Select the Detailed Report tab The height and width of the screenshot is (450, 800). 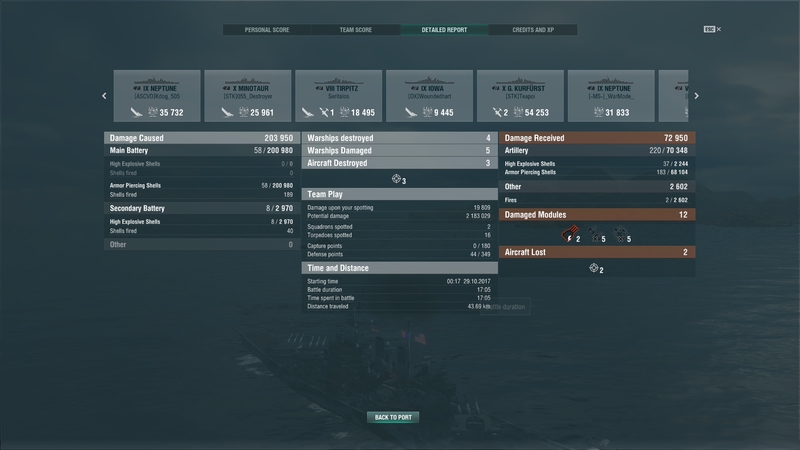tap(444, 30)
